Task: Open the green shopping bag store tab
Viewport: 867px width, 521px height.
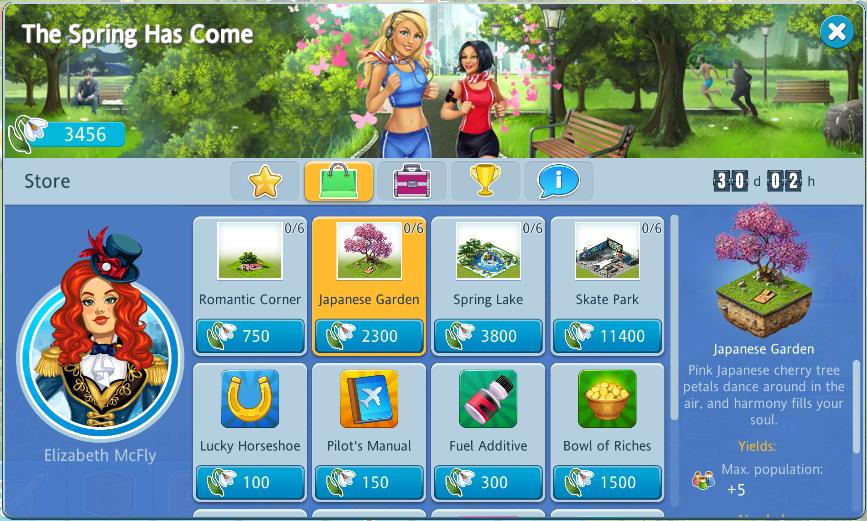Action: click(339, 182)
